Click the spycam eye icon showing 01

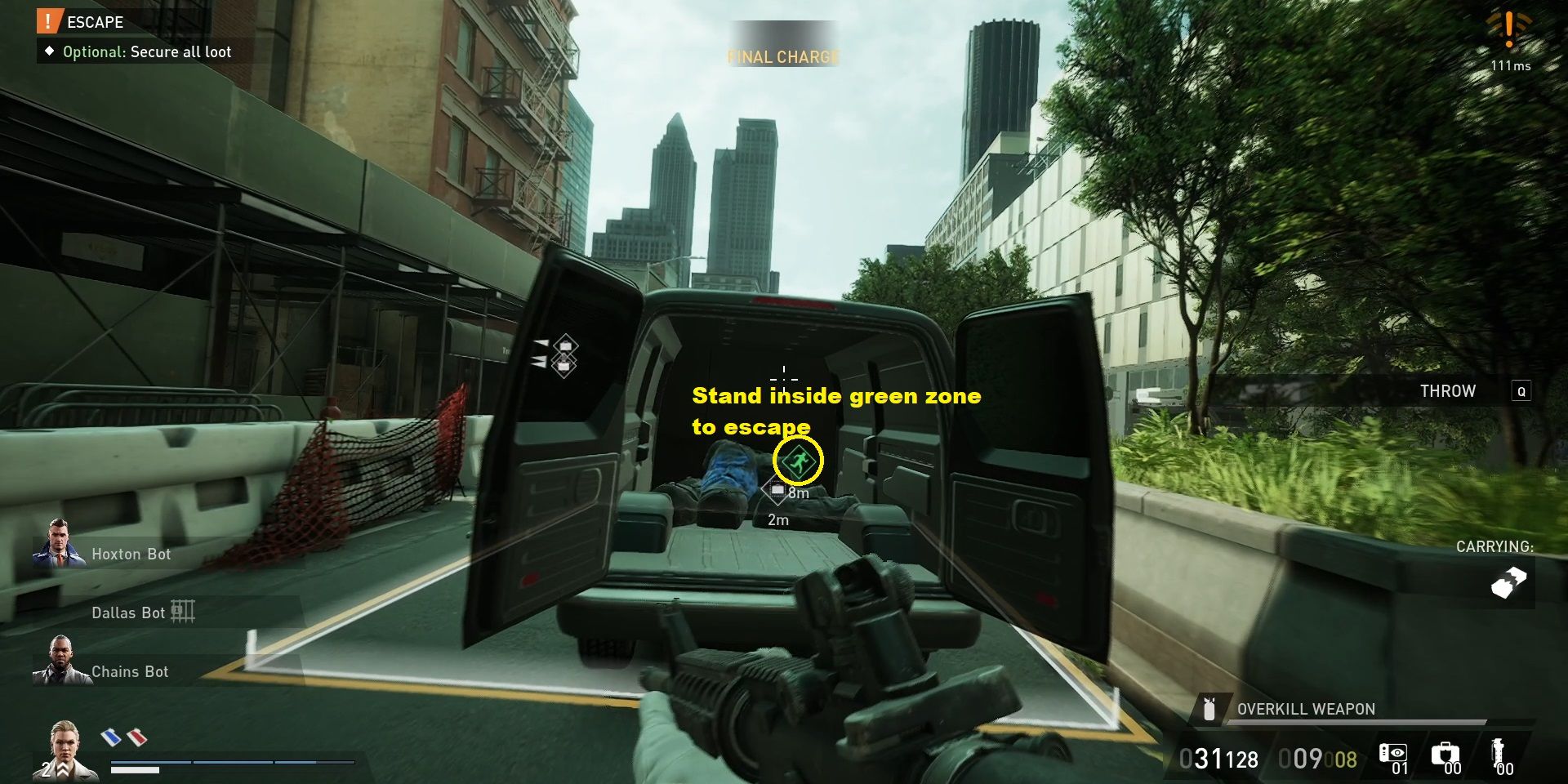[x=1393, y=752]
